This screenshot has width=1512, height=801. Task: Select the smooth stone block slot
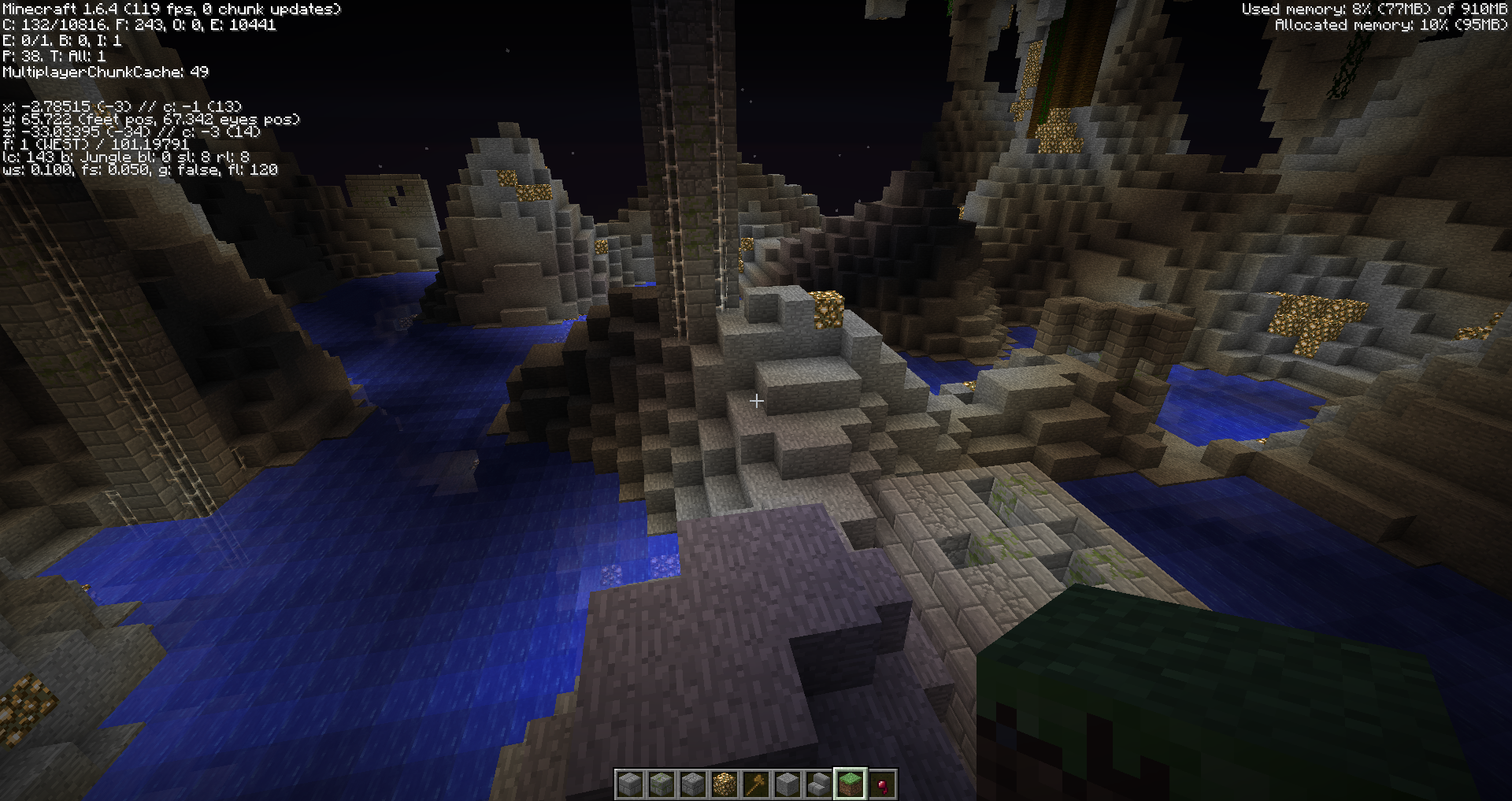tap(787, 784)
